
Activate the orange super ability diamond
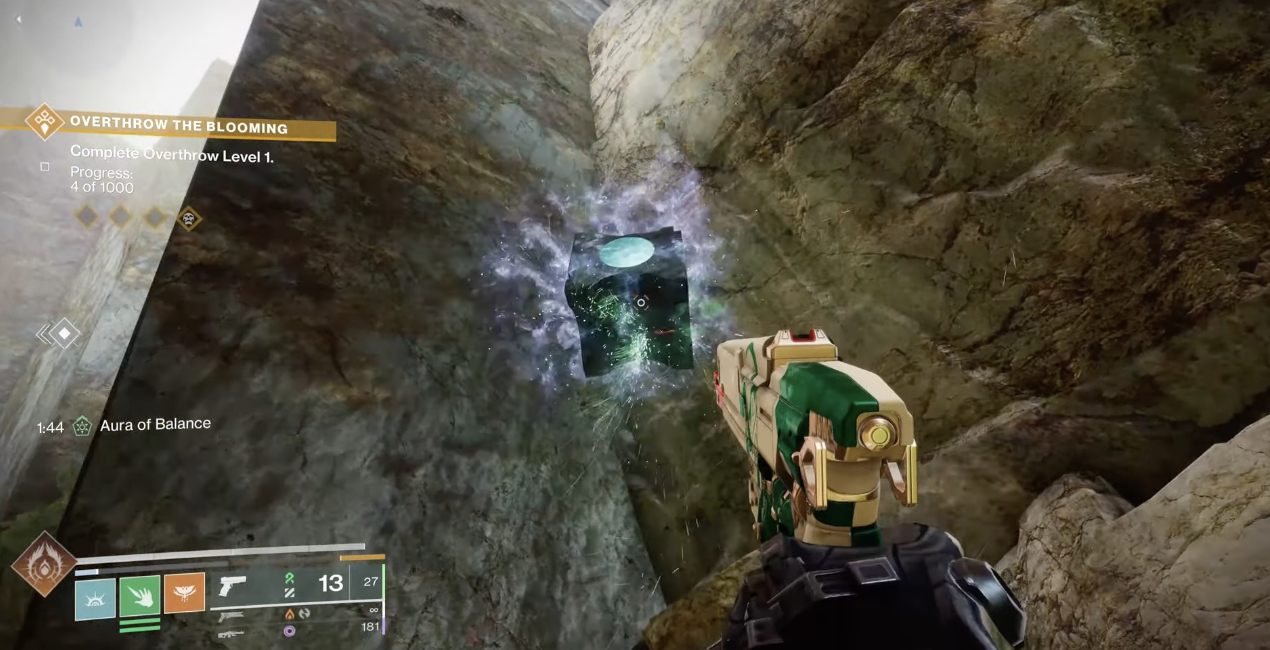pyautogui.click(x=44, y=563)
